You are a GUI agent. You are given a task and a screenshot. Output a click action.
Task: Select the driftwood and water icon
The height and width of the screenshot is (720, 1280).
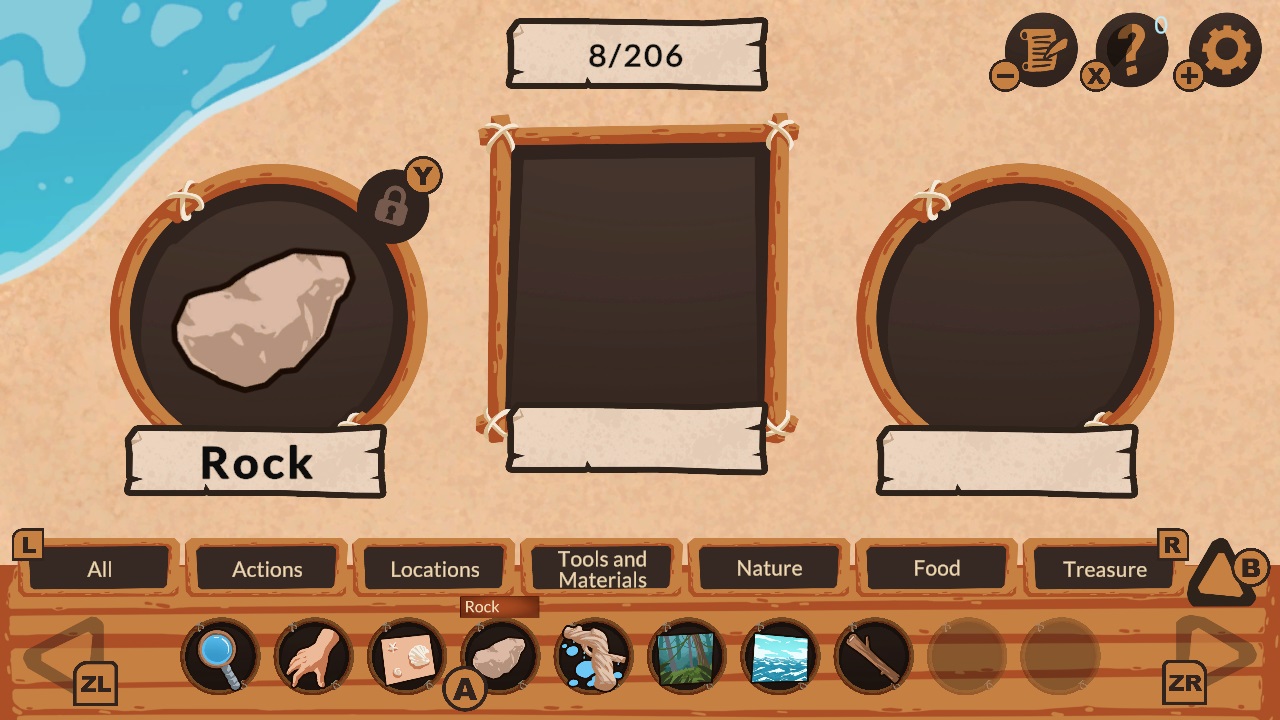point(594,656)
